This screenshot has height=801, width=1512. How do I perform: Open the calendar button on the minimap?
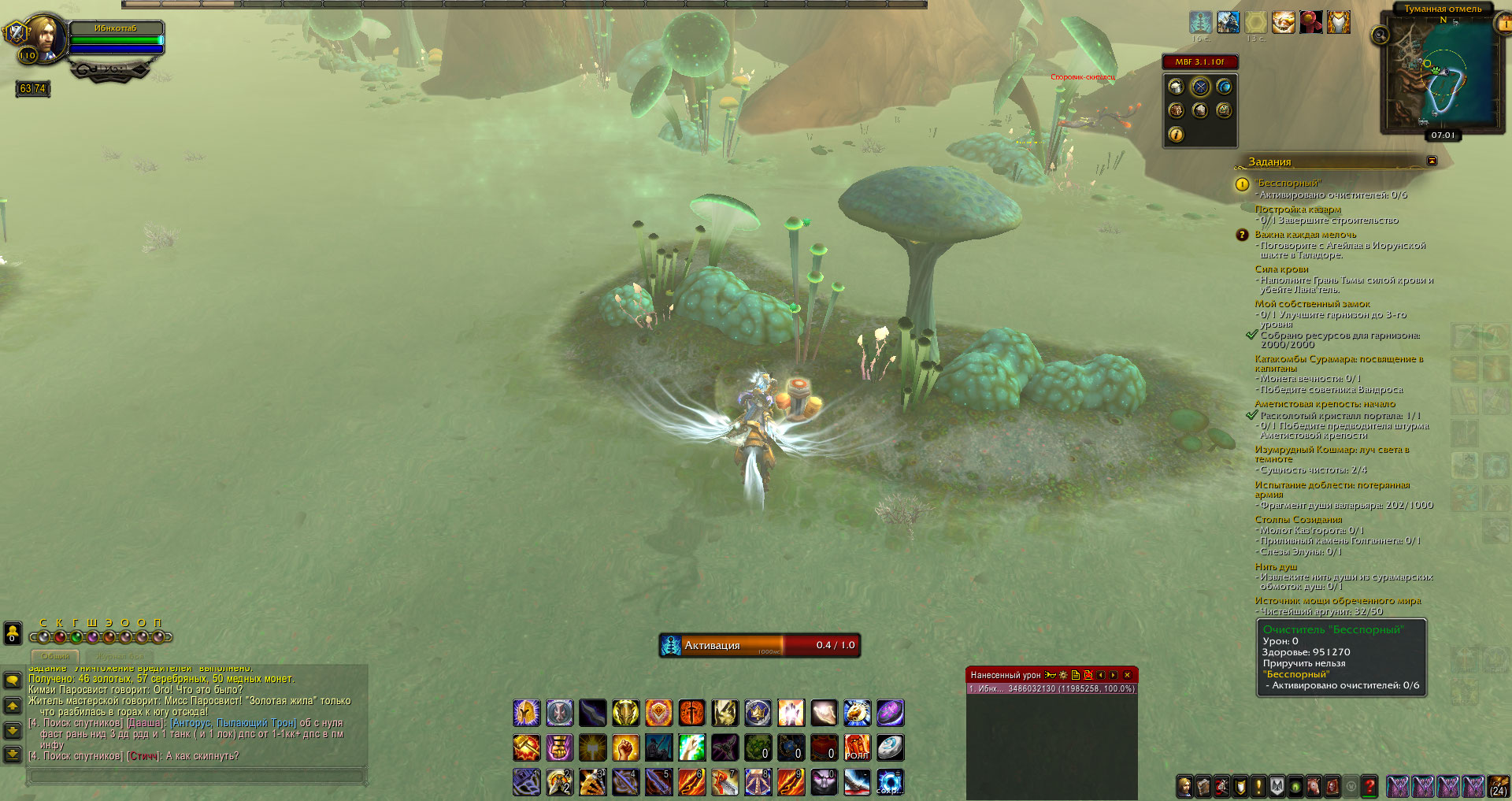(1503, 24)
